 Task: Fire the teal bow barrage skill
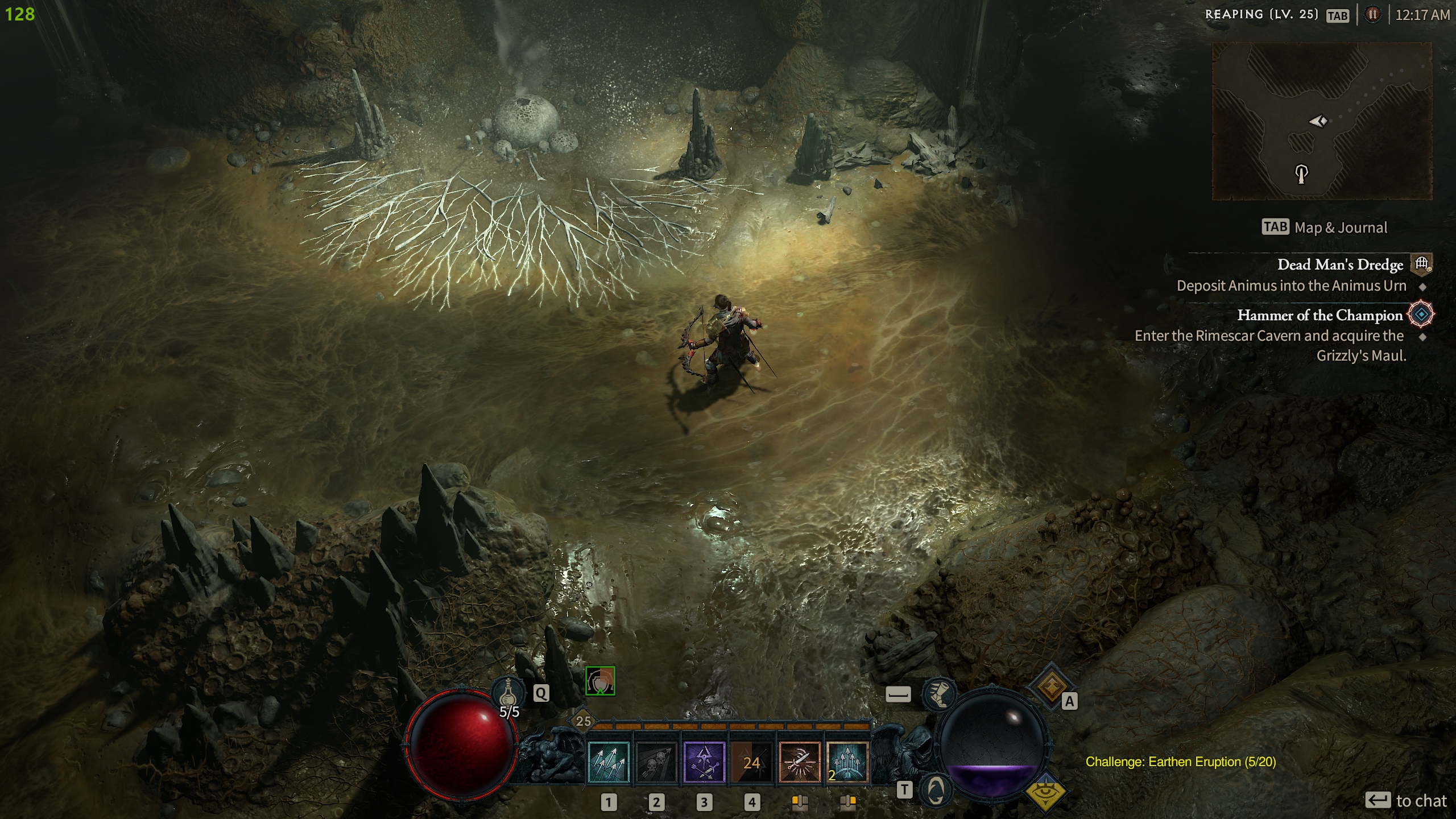click(x=847, y=763)
